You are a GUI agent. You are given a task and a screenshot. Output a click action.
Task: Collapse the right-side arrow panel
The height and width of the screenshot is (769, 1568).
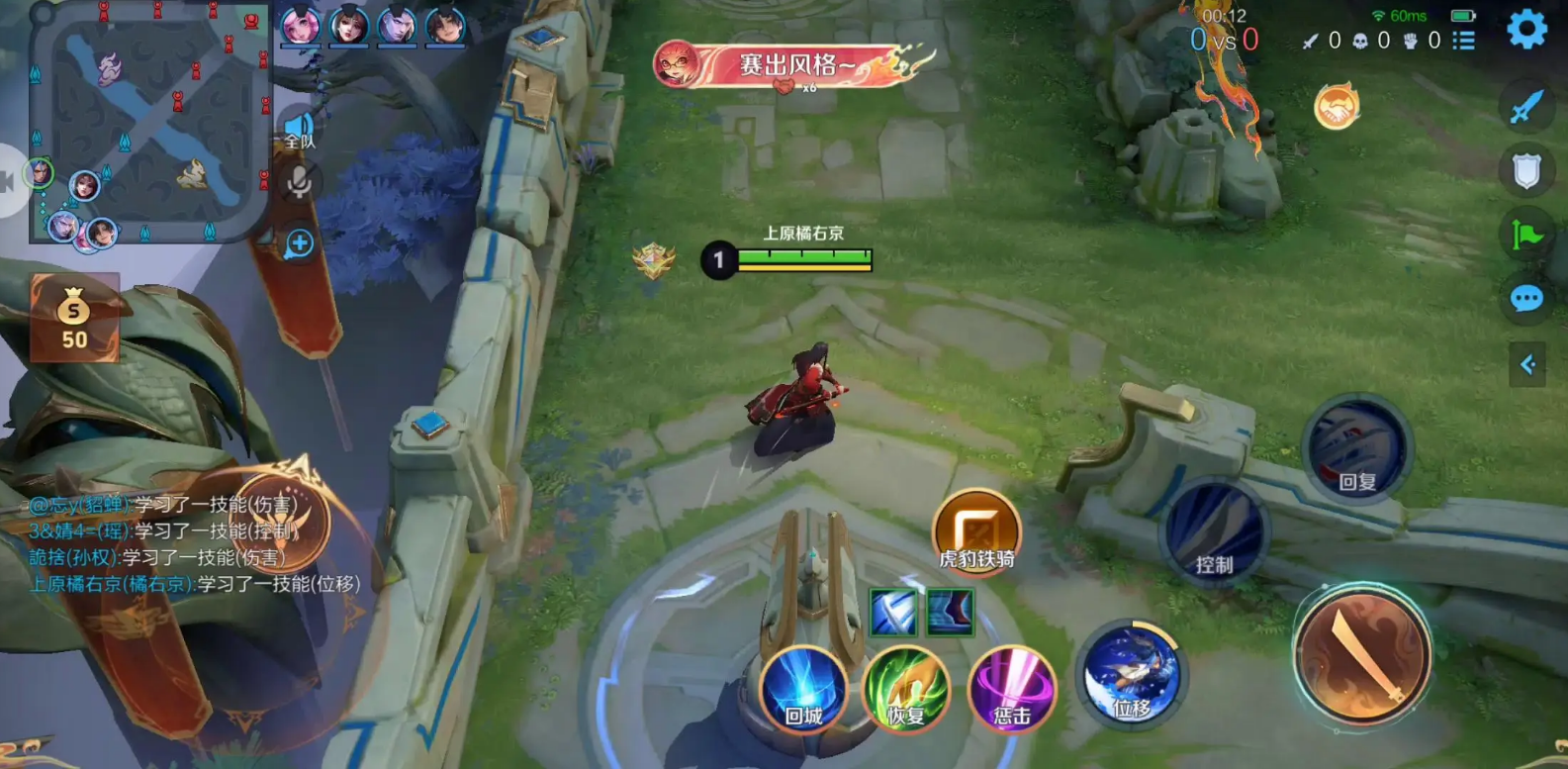click(x=1526, y=365)
